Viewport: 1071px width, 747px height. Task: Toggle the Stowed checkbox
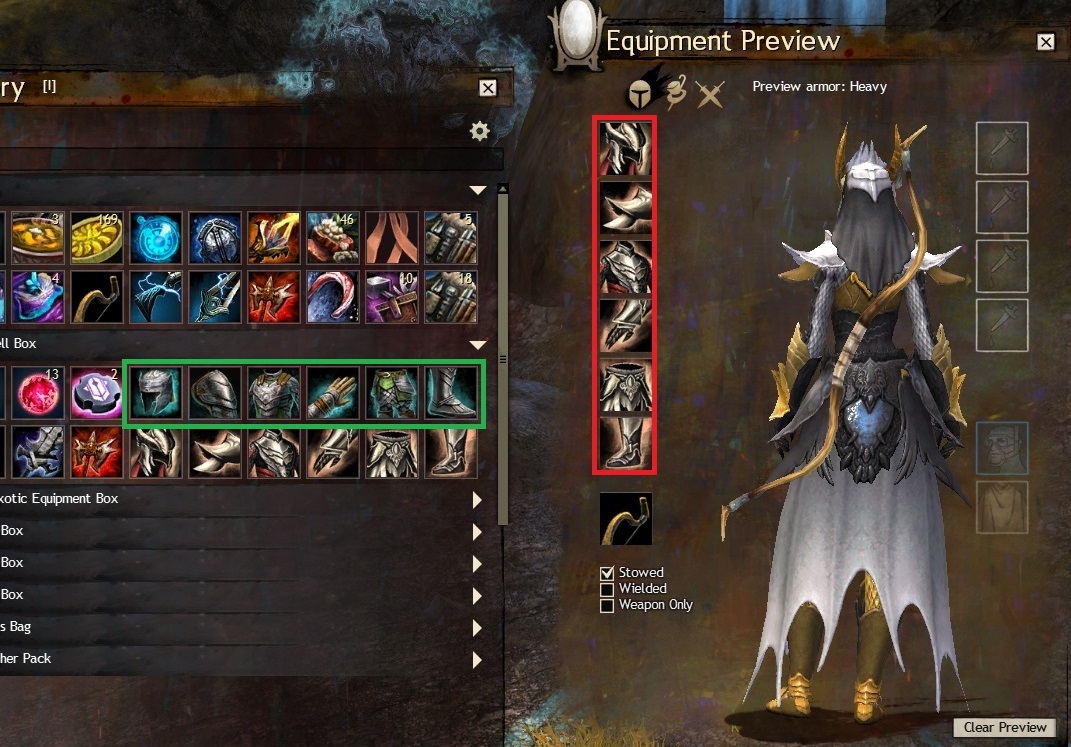click(x=607, y=573)
